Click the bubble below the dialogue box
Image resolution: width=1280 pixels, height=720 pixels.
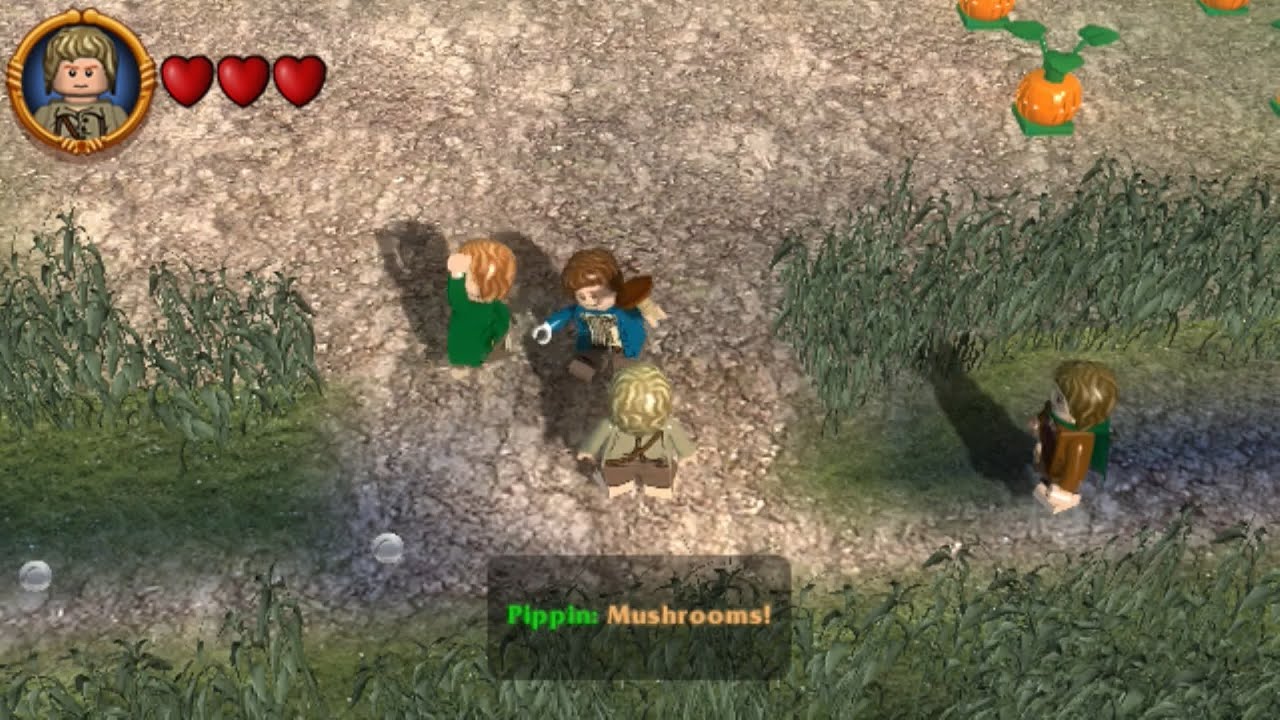pos(388,547)
